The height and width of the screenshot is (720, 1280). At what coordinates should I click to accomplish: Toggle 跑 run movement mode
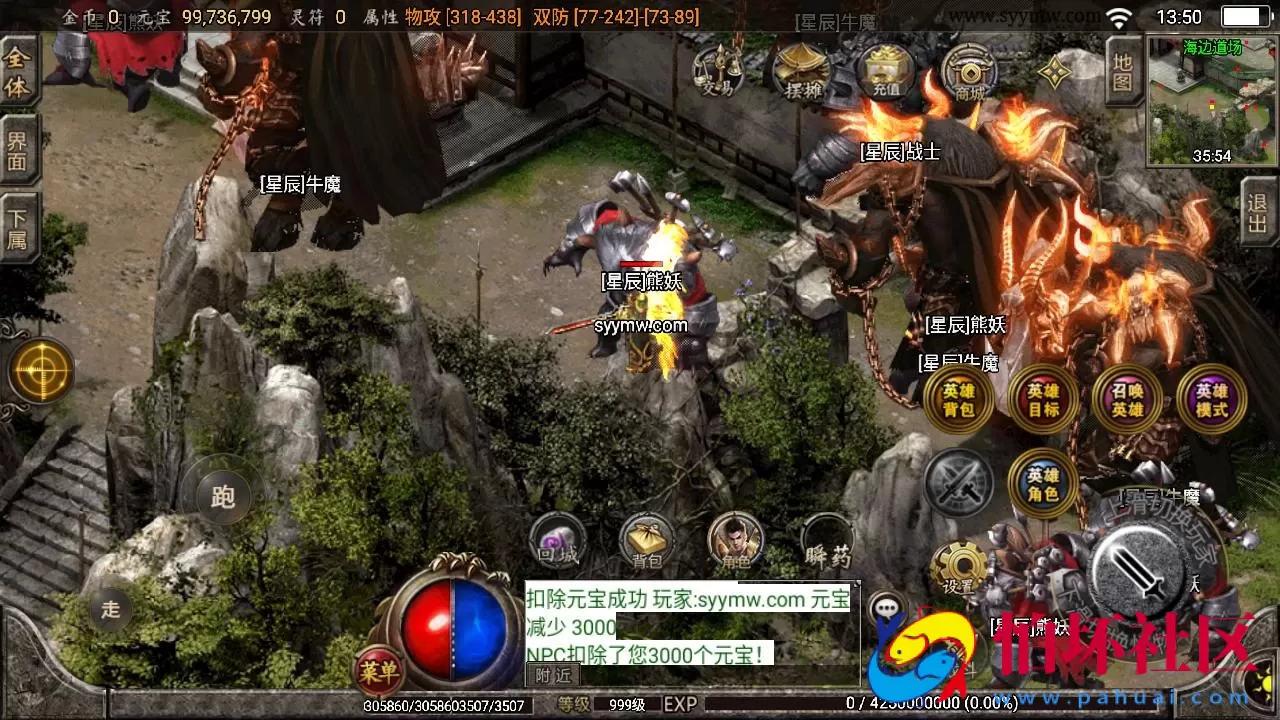coord(220,497)
